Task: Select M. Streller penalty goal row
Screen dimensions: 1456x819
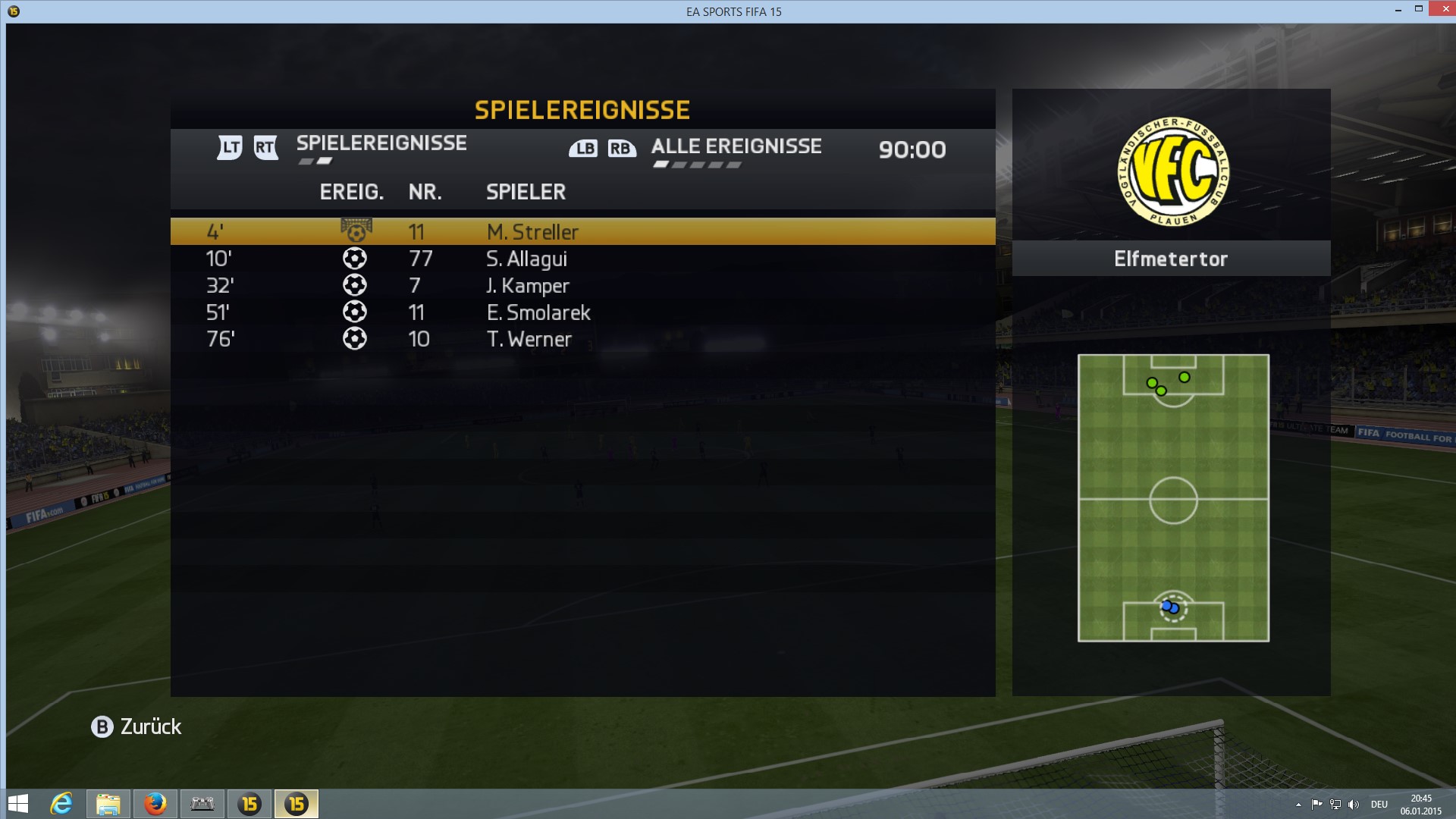Action: [582, 231]
